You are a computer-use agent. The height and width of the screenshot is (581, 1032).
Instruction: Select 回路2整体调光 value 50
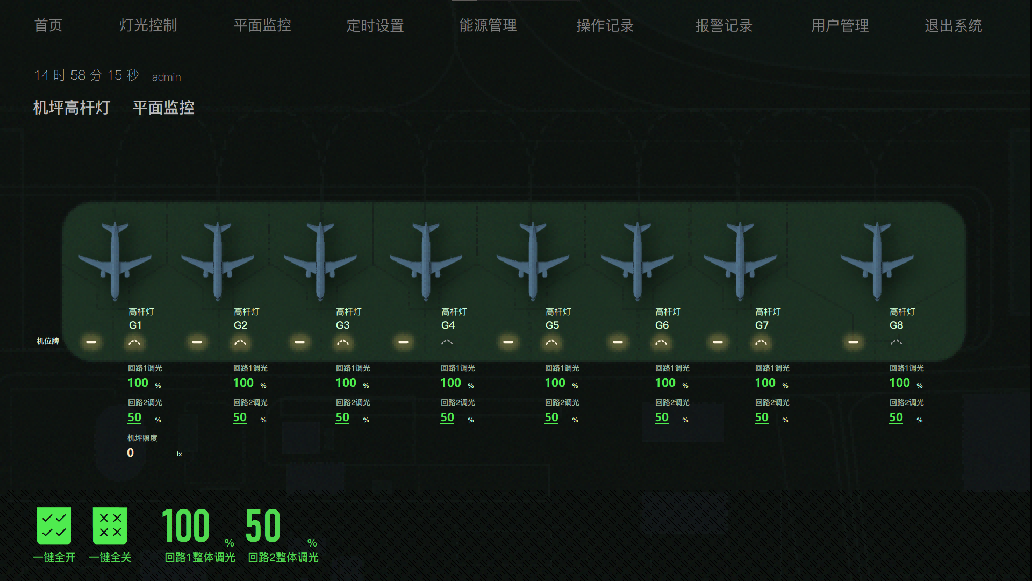coord(263,526)
